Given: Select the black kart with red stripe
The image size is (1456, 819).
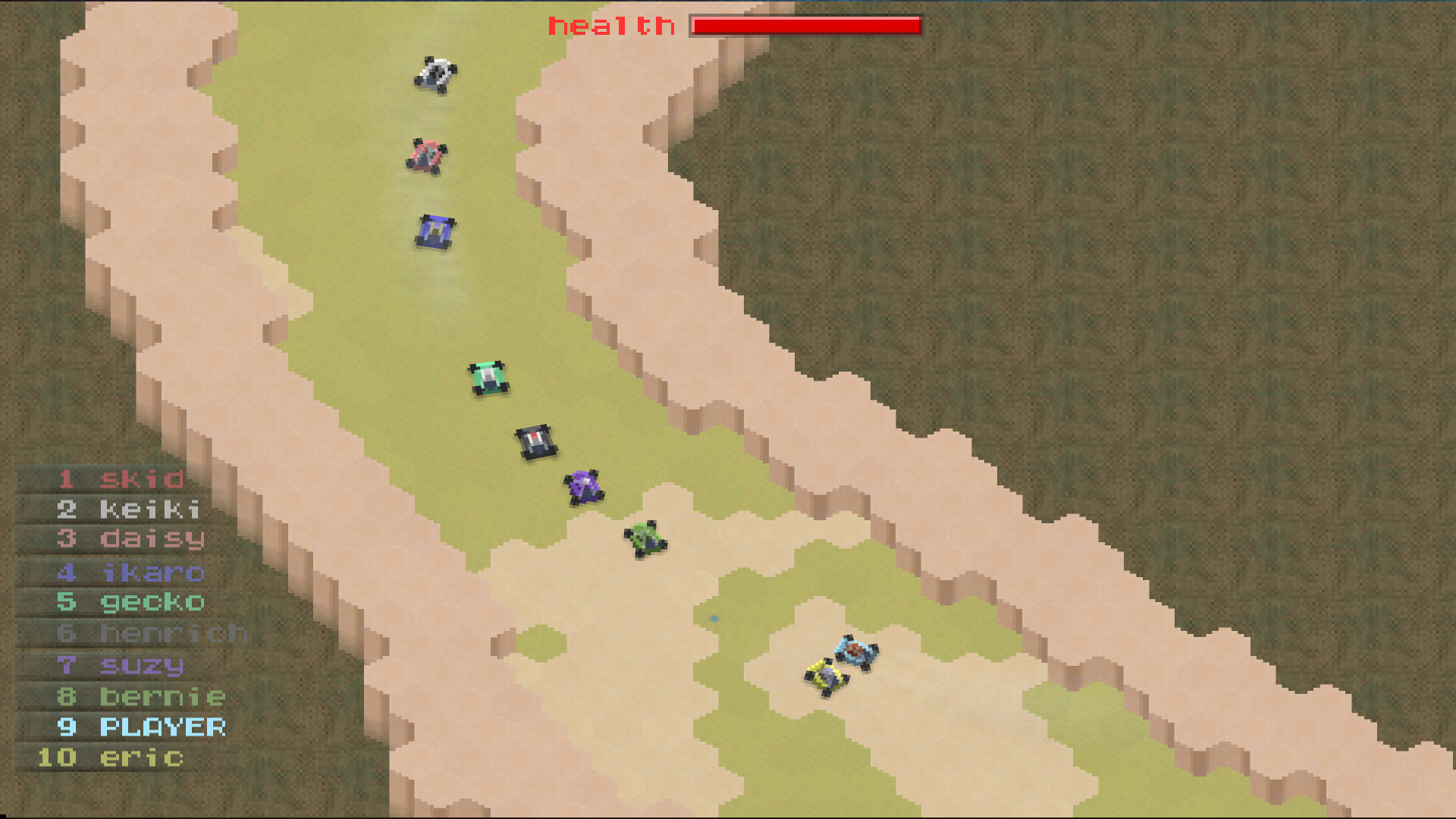Looking at the screenshot, I should click(536, 441).
